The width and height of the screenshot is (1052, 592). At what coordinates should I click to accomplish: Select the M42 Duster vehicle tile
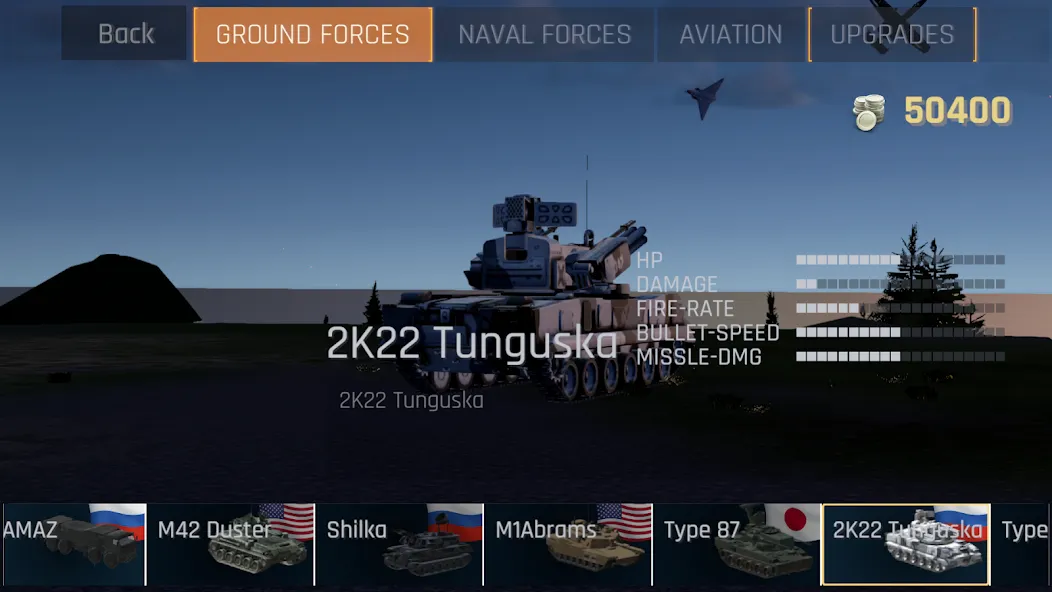(231, 544)
